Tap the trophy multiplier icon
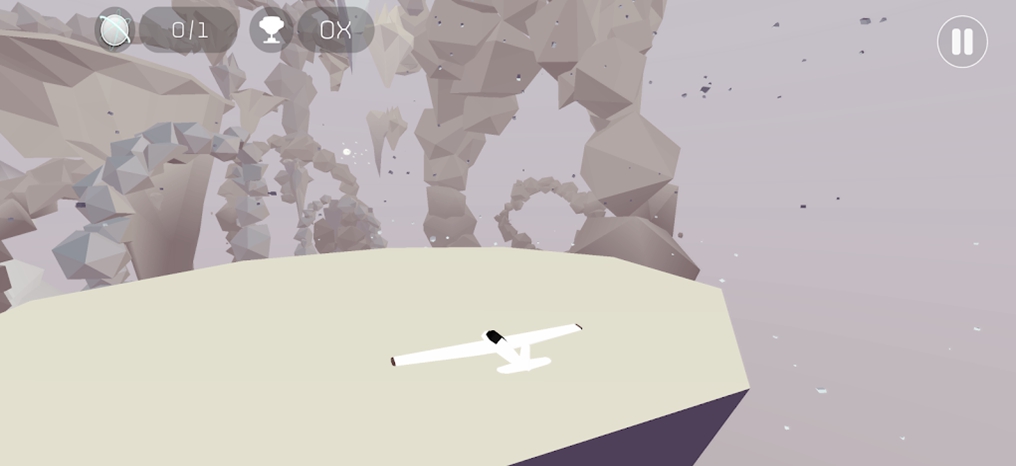This screenshot has width=1016, height=466. point(271,30)
